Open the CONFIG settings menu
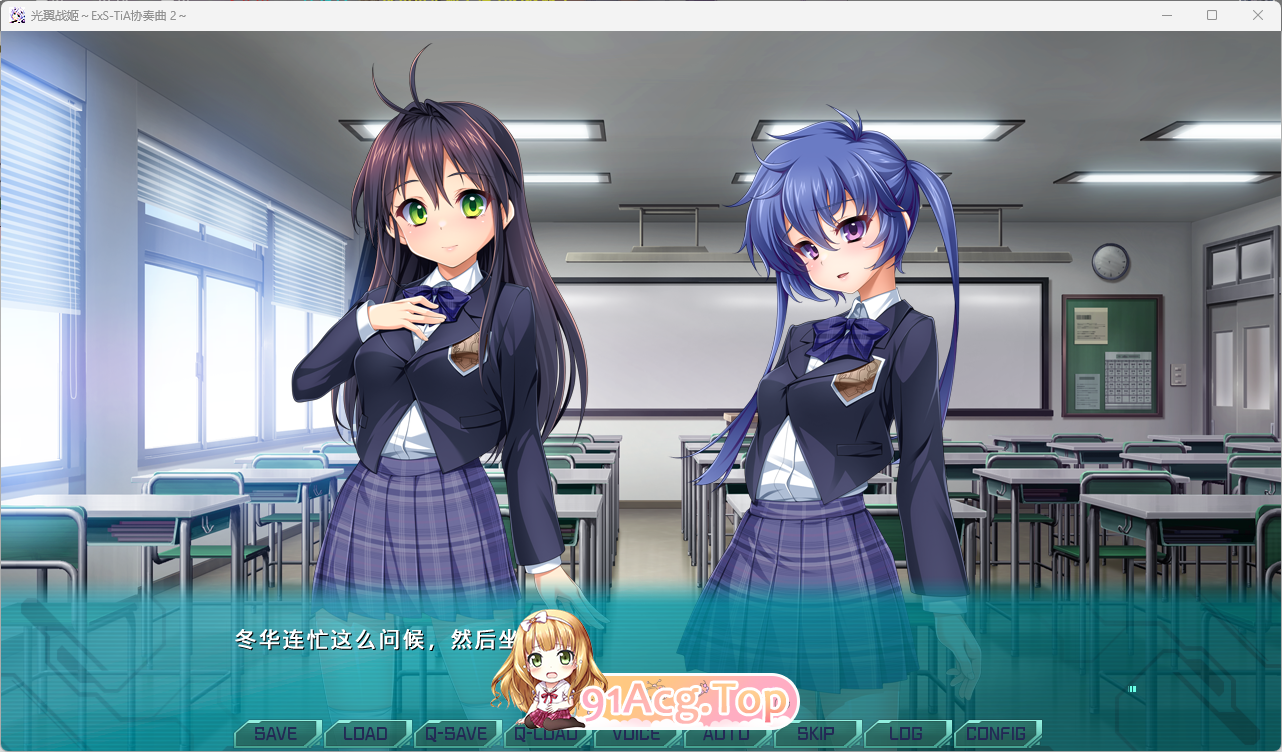The image size is (1282, 752). 997,733
